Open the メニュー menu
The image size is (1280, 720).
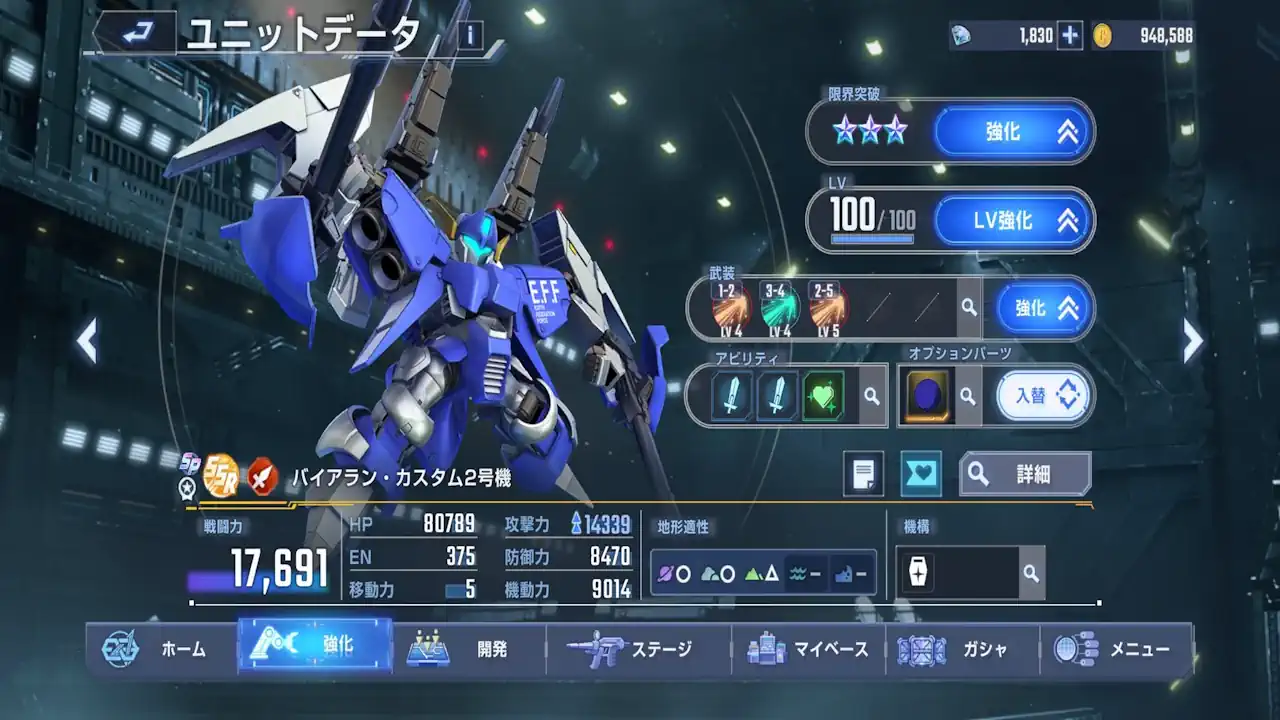1115,649
